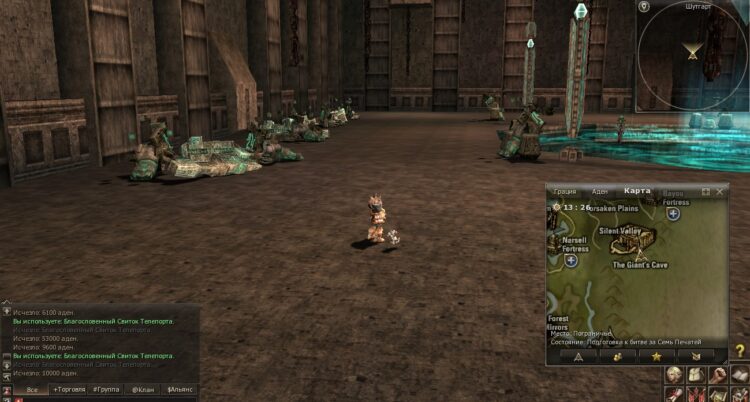Open the yellow question mark help icon
The width and height of the screenshot is (750, 402).
point(739,351)
